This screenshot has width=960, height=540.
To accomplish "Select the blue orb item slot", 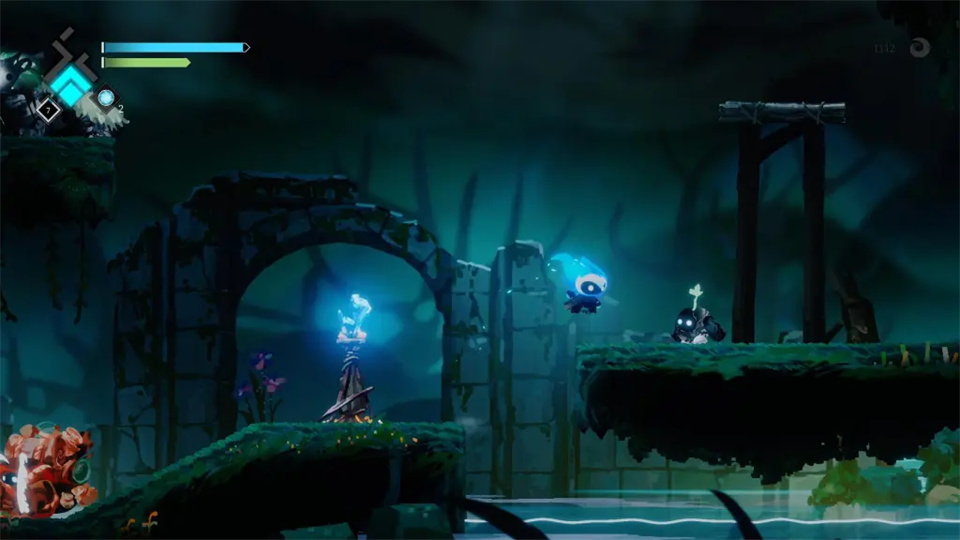I will click(105, 97).
